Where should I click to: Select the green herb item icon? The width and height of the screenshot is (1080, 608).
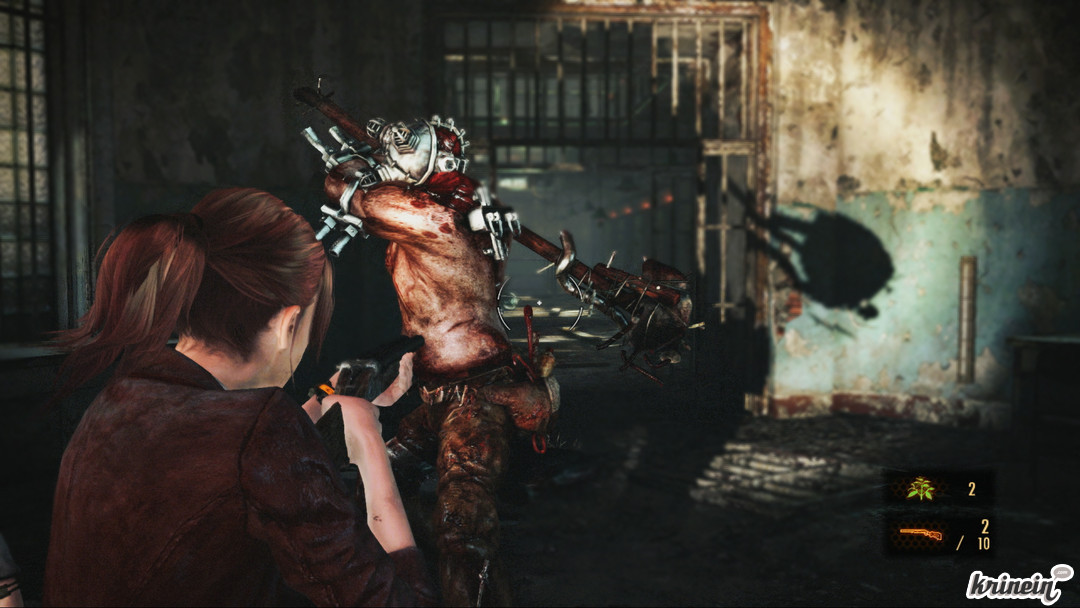coord(919,489)
